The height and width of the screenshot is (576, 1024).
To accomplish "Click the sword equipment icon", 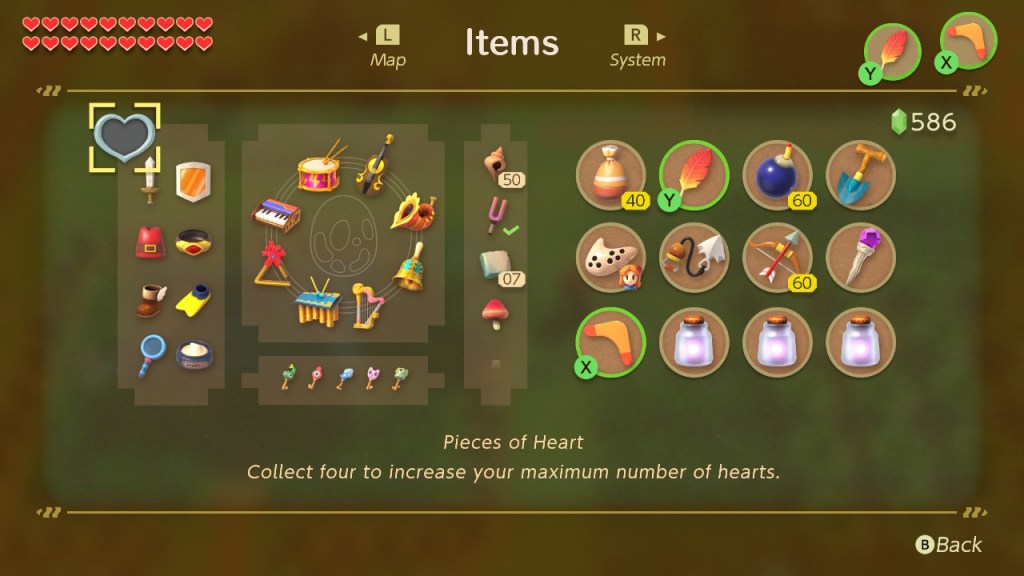I will click(x=151, y=180).
